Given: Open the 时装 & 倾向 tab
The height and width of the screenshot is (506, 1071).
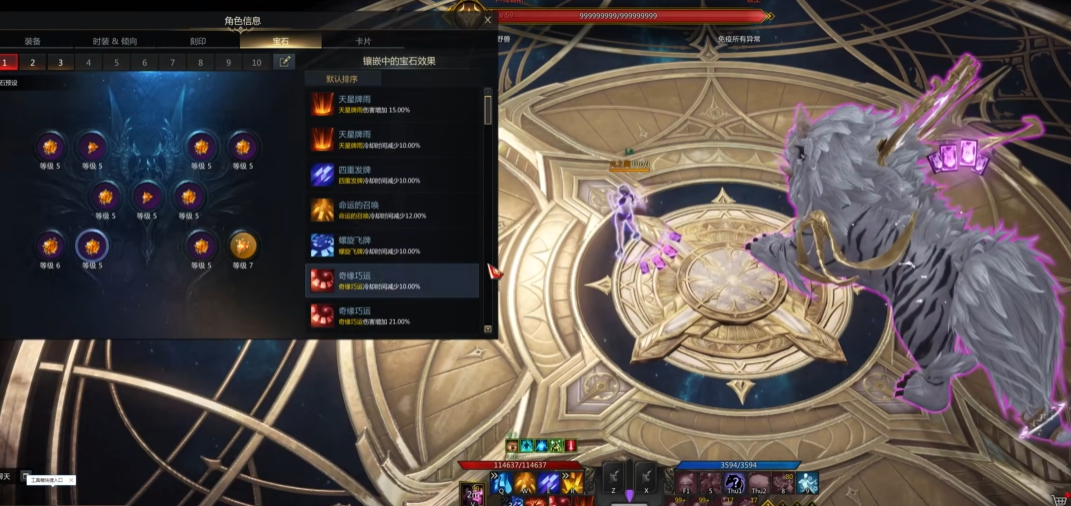Looking at the screenshot, I should (115, 41).
